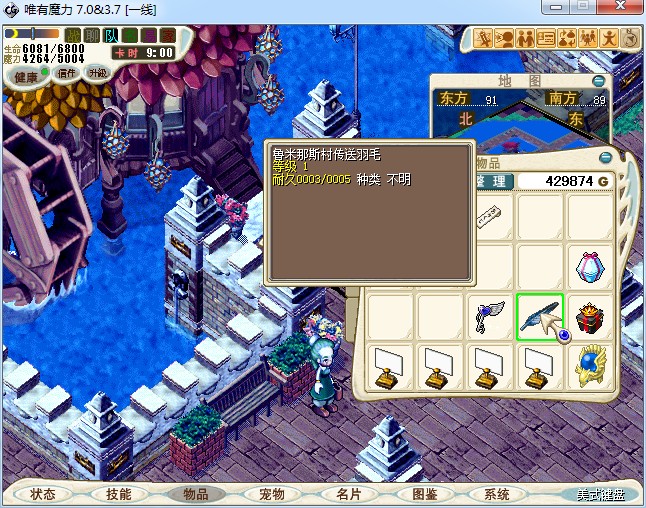Select the winged chain charm item

pos(490,317)
